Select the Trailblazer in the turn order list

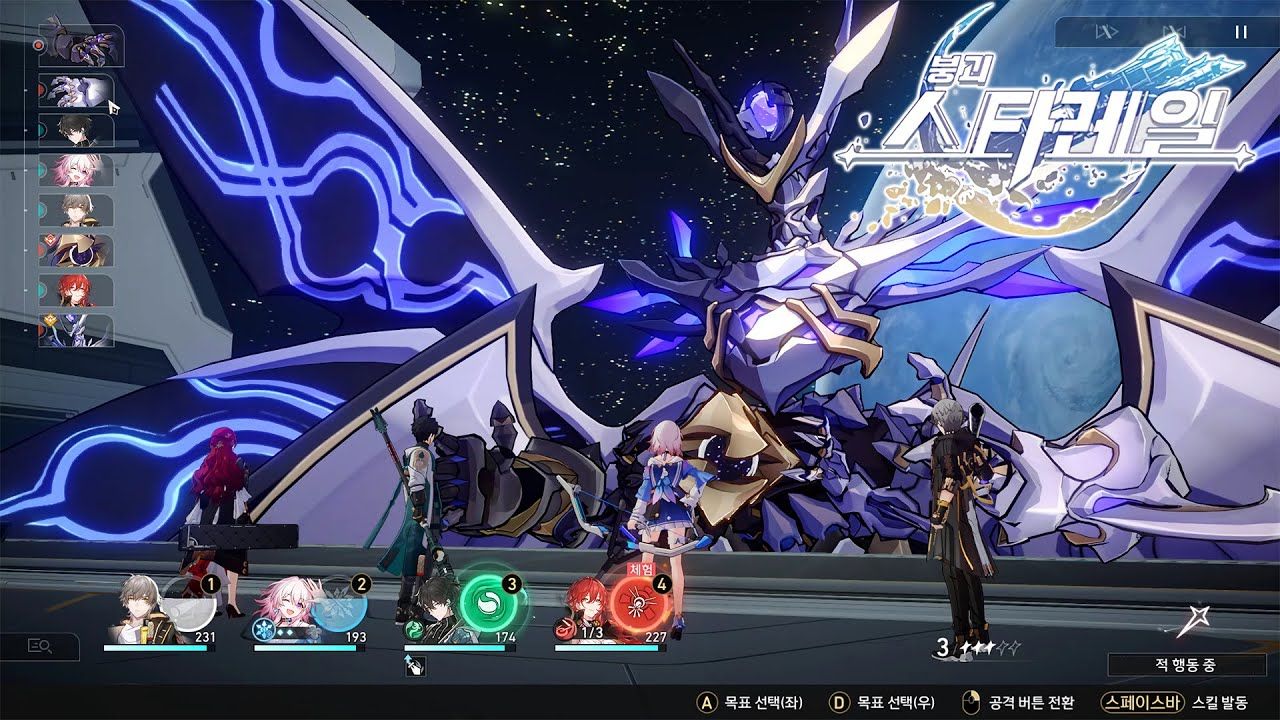[76, 210]
